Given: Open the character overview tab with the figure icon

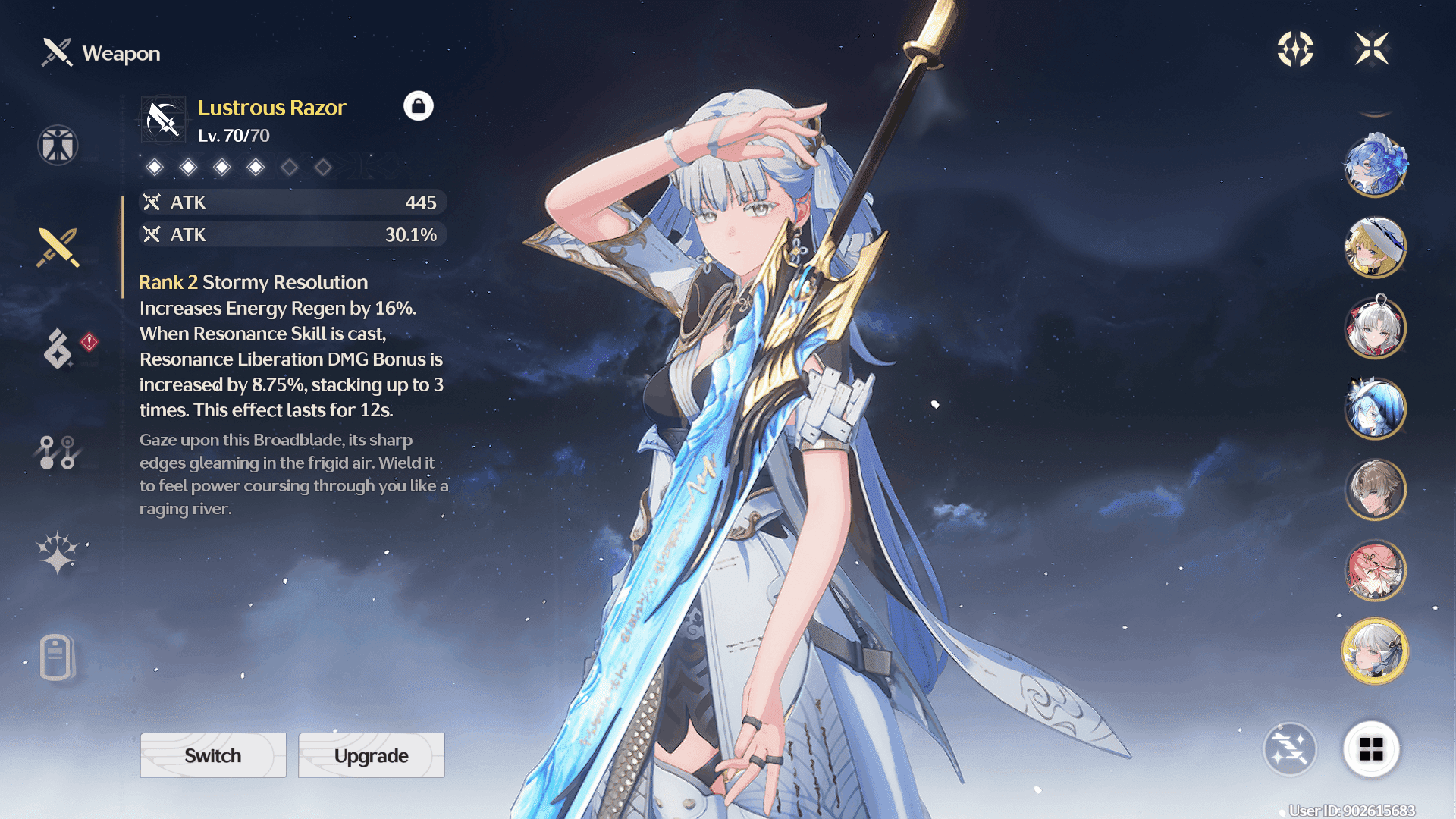Looking at the screenshot, I should pyautogui.click(x=58, y=145).
